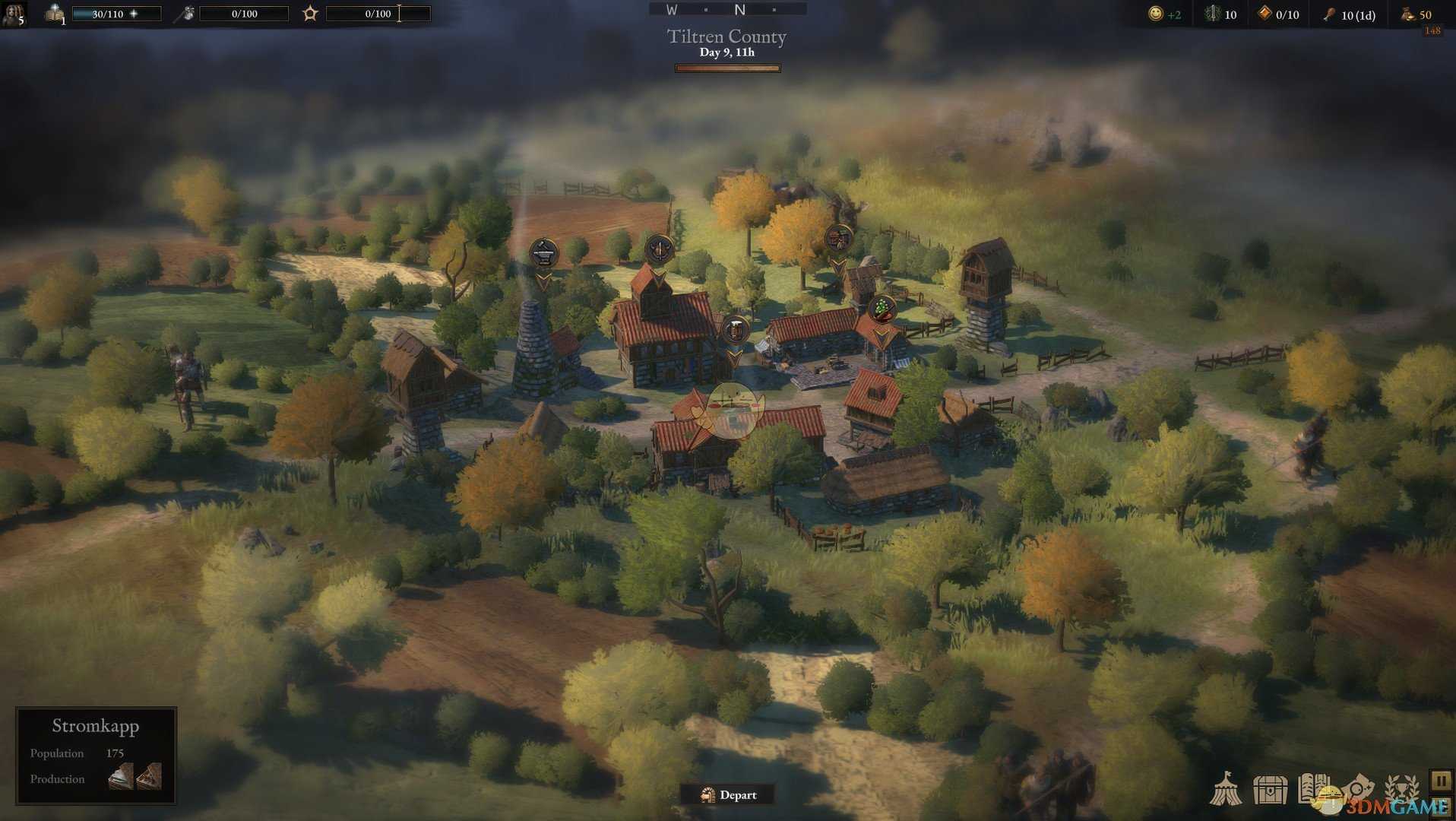This screenshot has height=821, width=1456.
Task: Open the camp tent menu
Action: (1226, 789)
